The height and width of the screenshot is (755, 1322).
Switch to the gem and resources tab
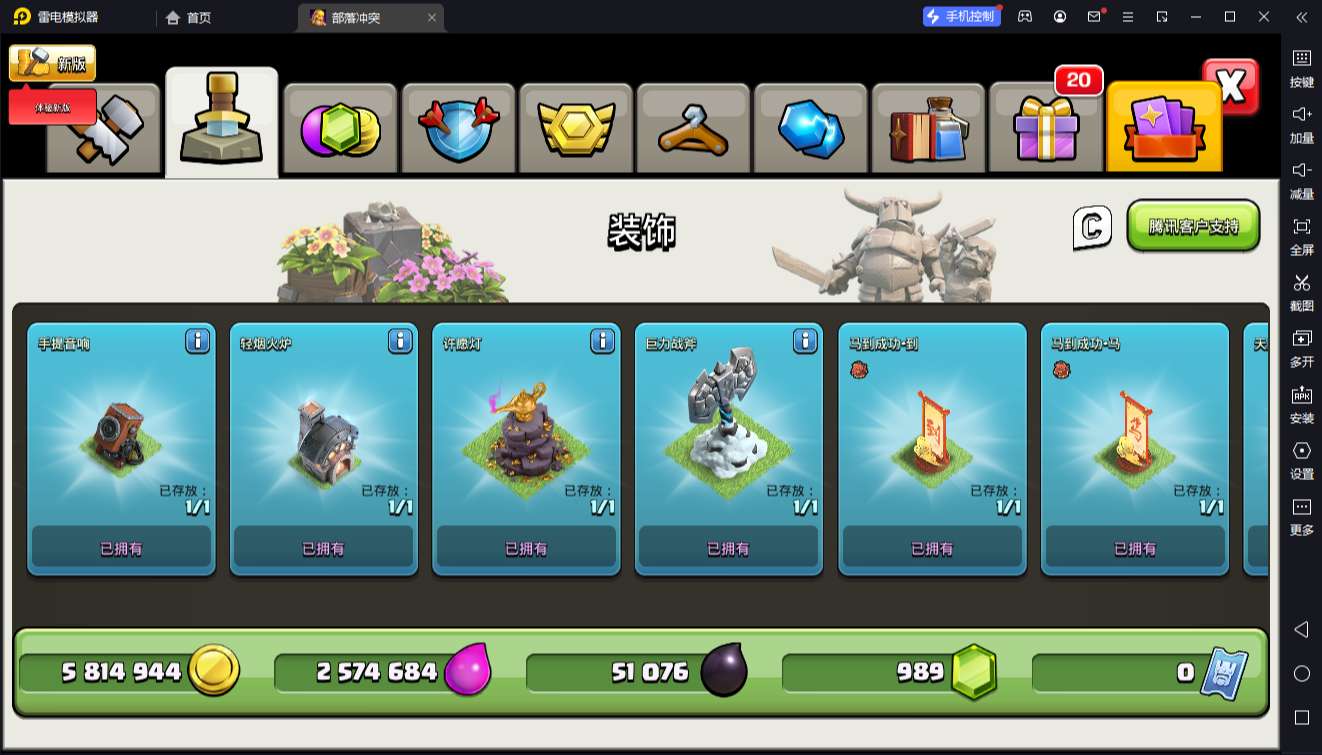340,130
